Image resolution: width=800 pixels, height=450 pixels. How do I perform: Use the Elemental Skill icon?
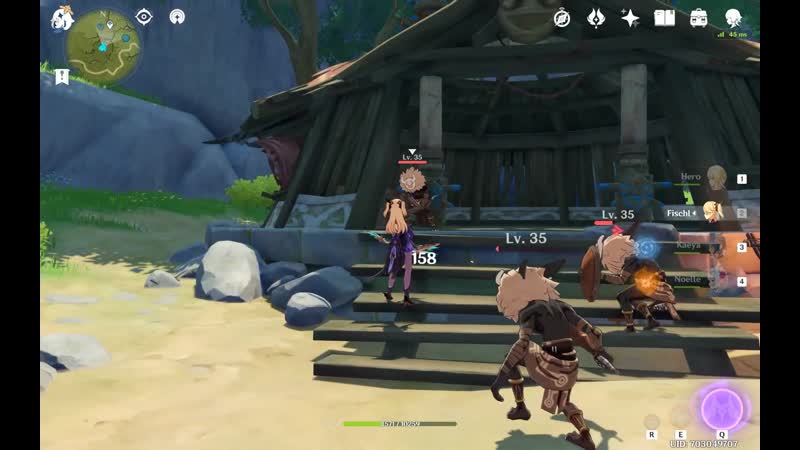tap(680, 415)
